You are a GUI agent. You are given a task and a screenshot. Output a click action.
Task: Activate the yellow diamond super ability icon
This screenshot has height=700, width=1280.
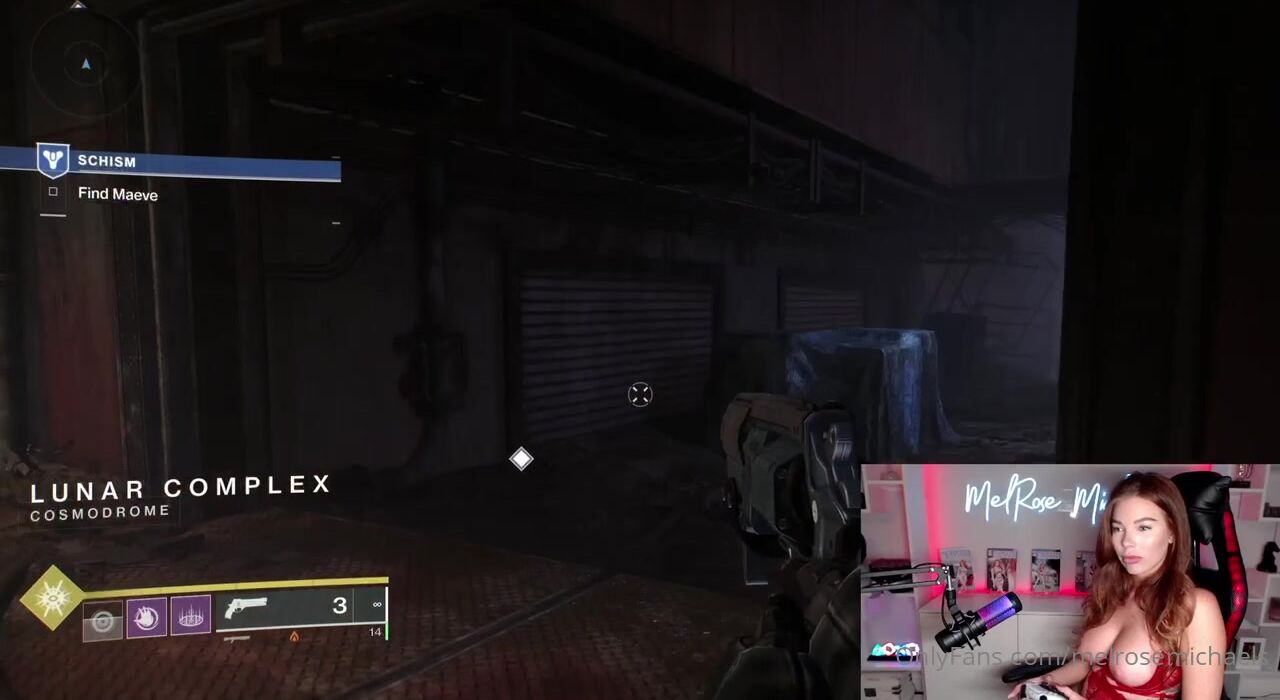[51, 597]
